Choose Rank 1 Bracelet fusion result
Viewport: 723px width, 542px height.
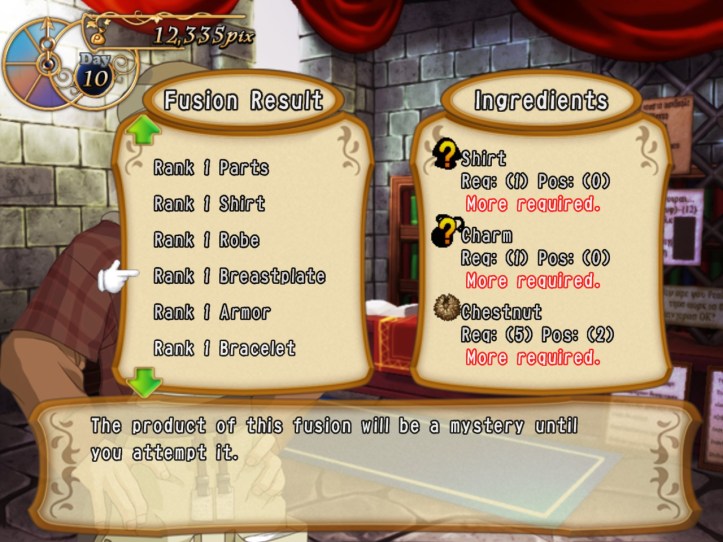pyautogui.click(x=224, y=348)
